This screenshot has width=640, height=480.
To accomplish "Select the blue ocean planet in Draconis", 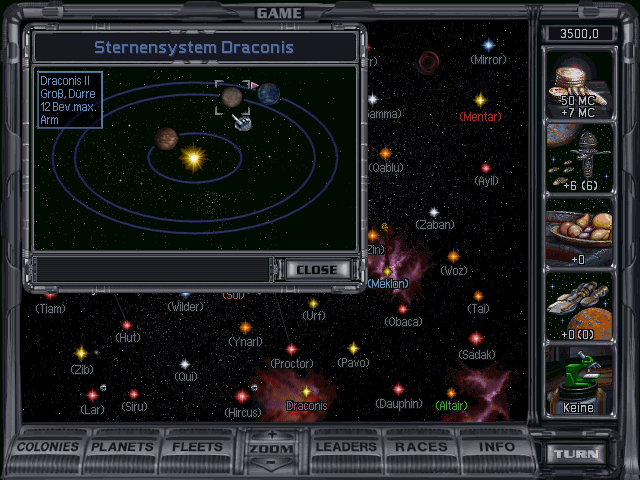I will point(270,93).
